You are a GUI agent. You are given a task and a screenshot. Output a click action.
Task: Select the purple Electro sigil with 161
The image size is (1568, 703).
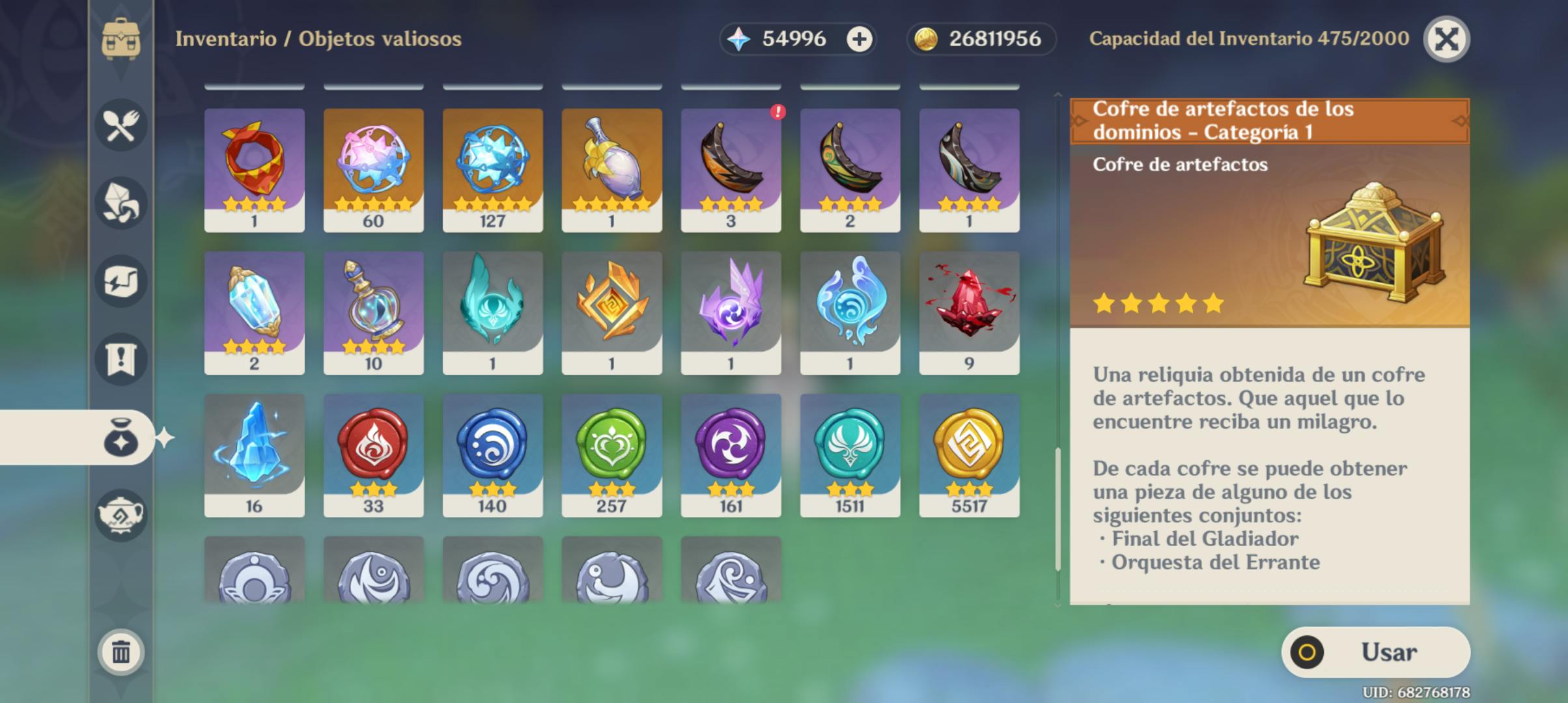(731, 455)
